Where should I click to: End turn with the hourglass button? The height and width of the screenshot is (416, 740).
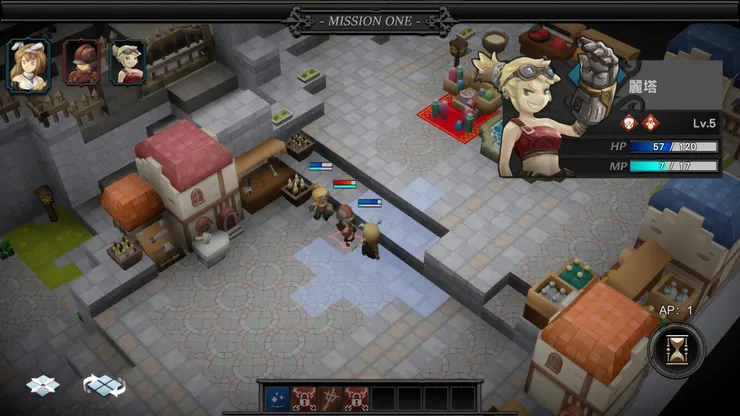(676, 352)
